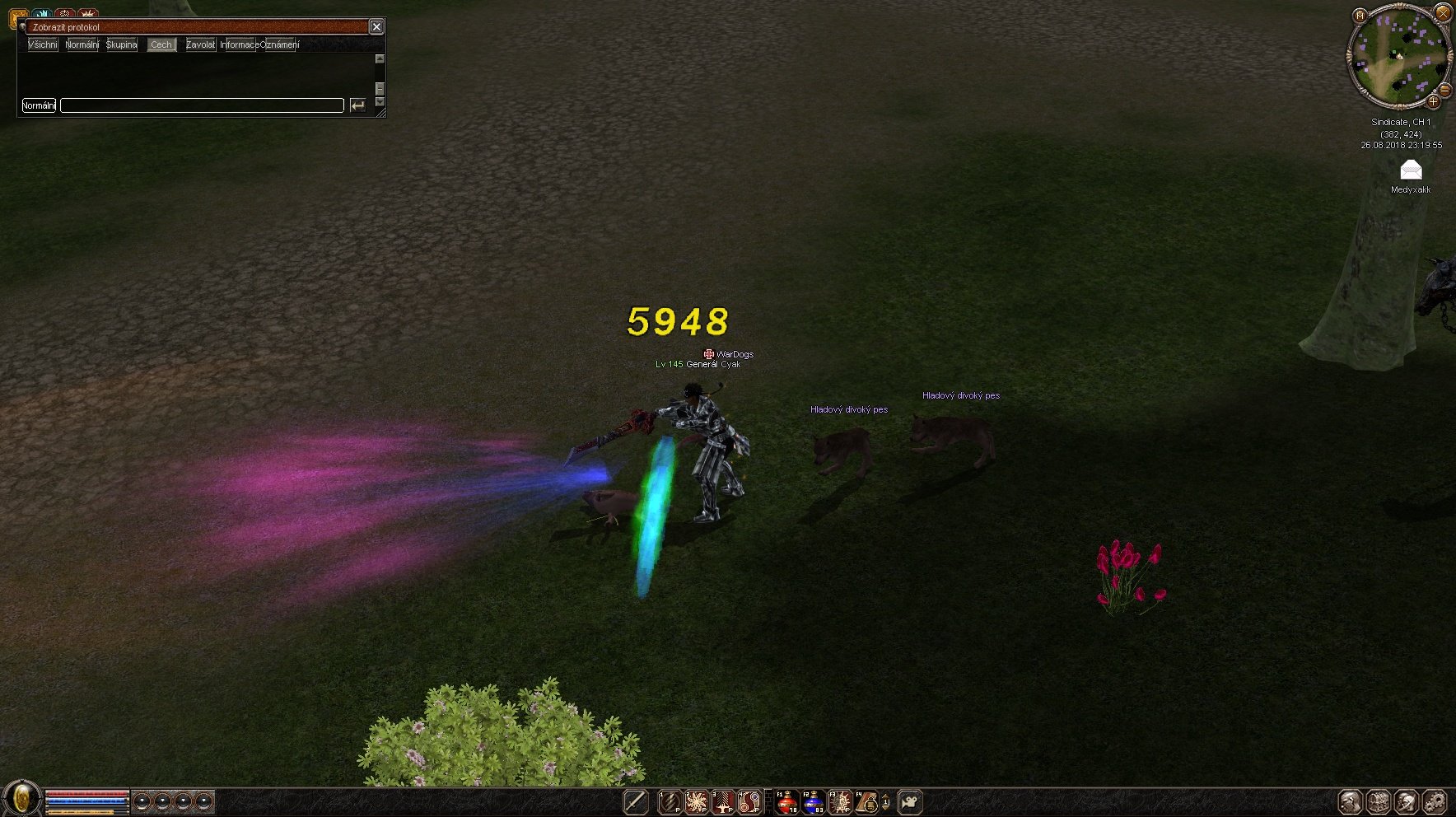Viewport: 1456px width, 817px height.
Task: Toggle the Normální chat mode button
Action: [39, 105]
